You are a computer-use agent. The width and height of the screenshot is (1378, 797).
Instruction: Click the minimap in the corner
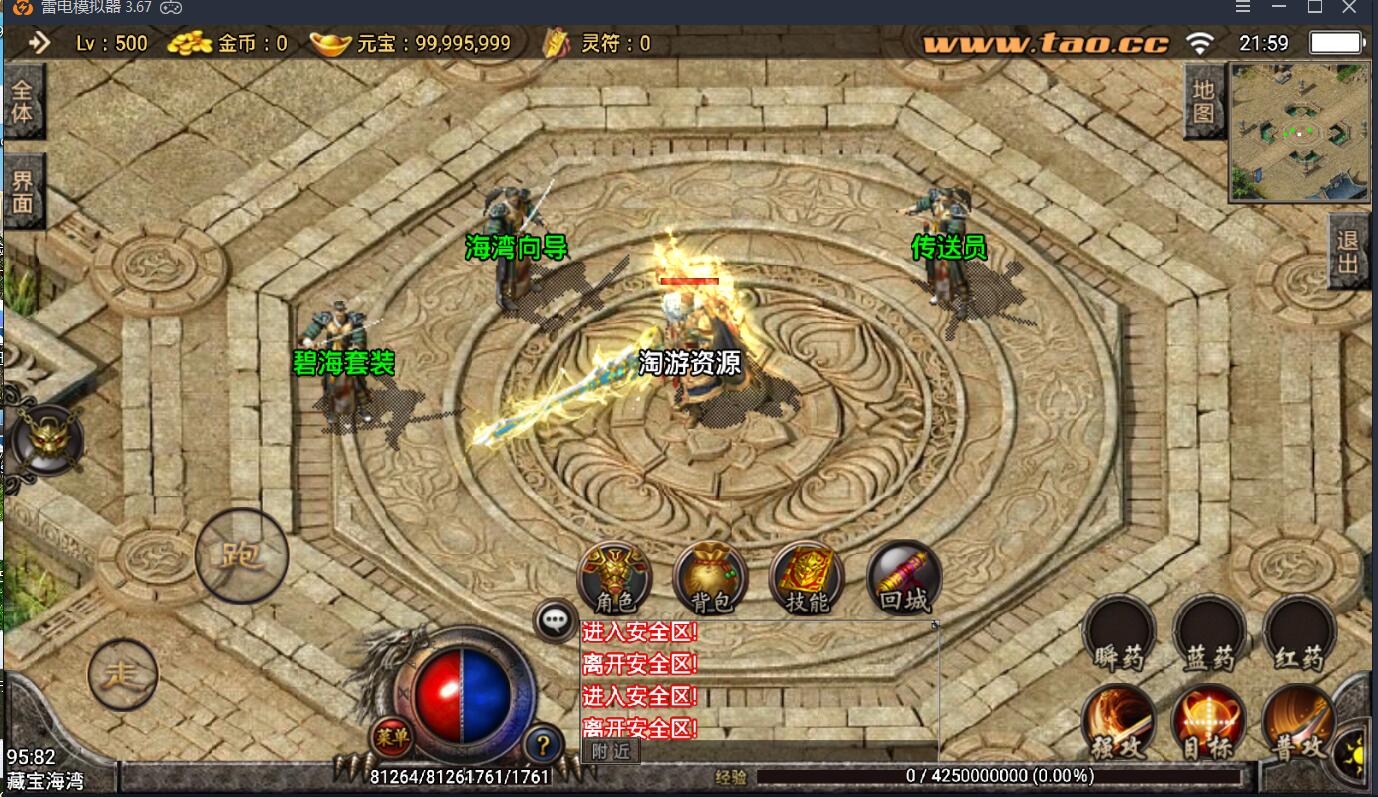click(x=1299, y=132)
